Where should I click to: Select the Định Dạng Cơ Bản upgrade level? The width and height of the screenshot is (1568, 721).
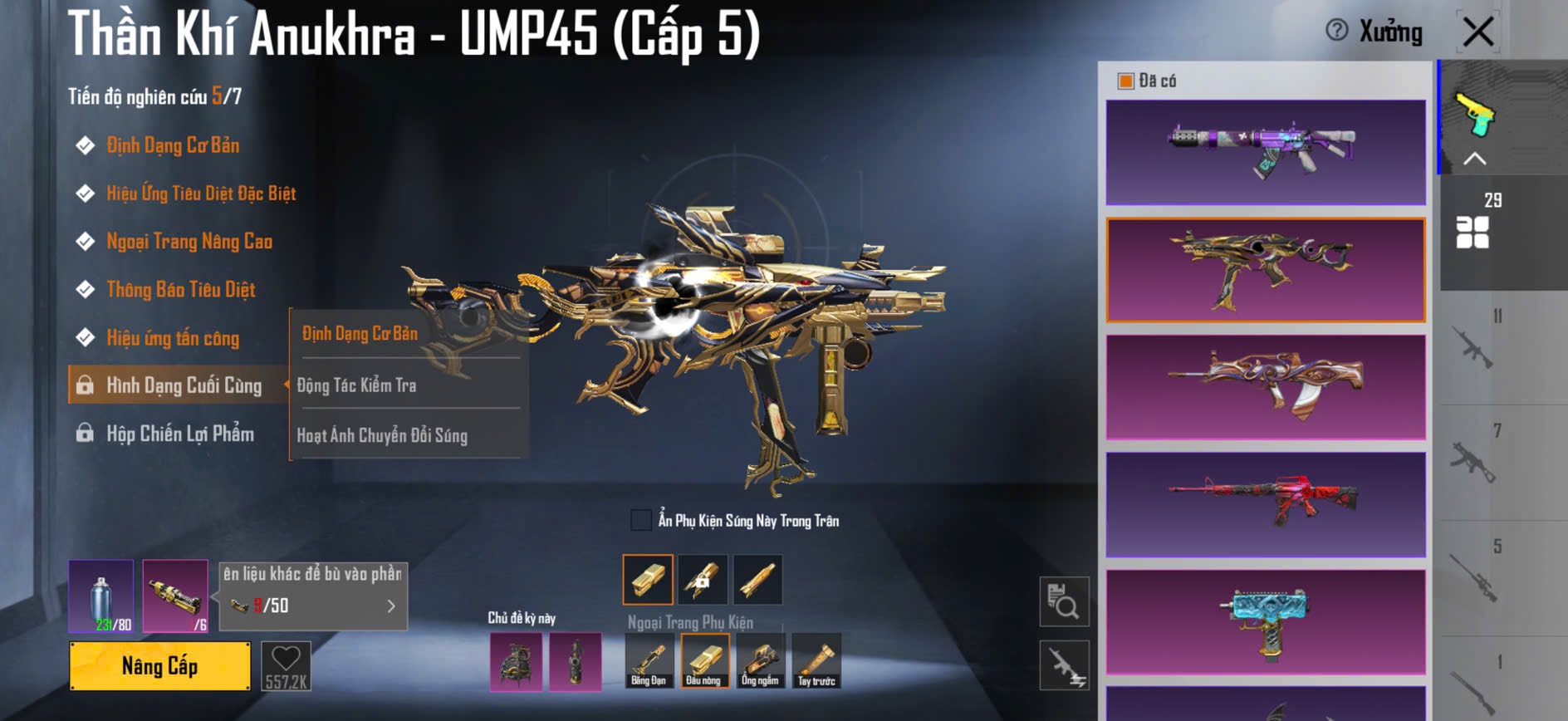click(173, 146)
